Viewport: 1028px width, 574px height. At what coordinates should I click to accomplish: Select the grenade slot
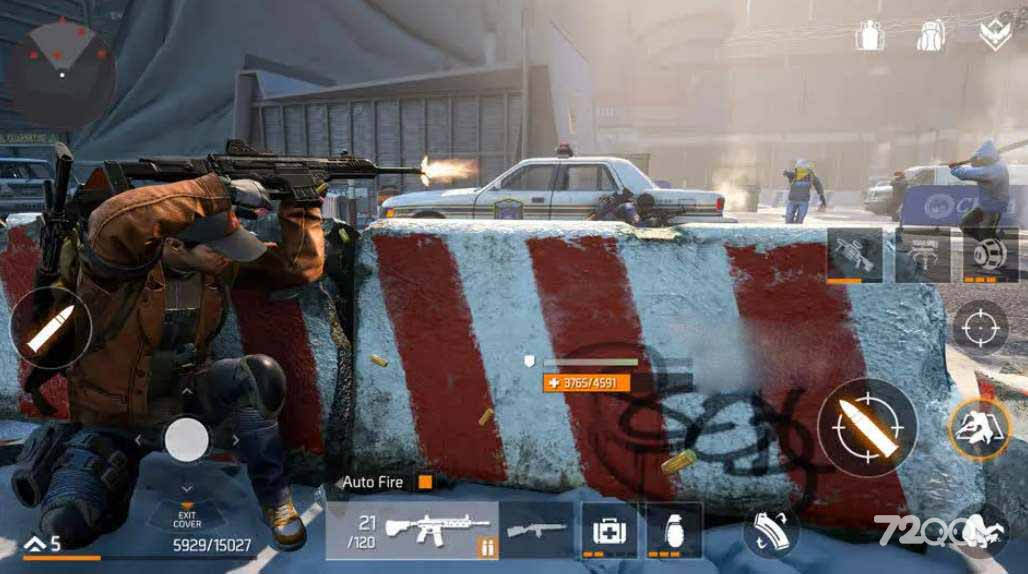(673, 529)
